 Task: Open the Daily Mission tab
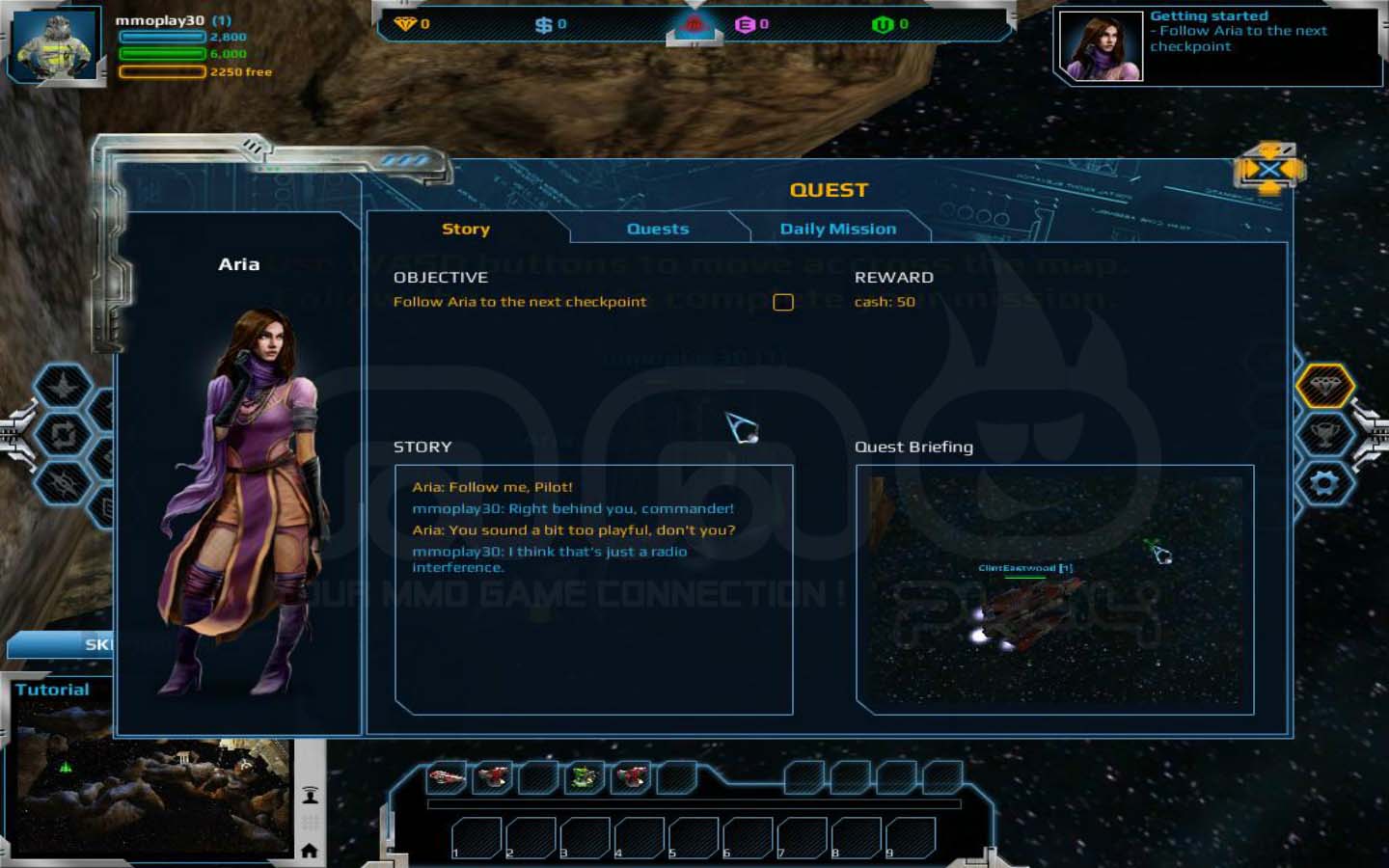click(837, 229)
